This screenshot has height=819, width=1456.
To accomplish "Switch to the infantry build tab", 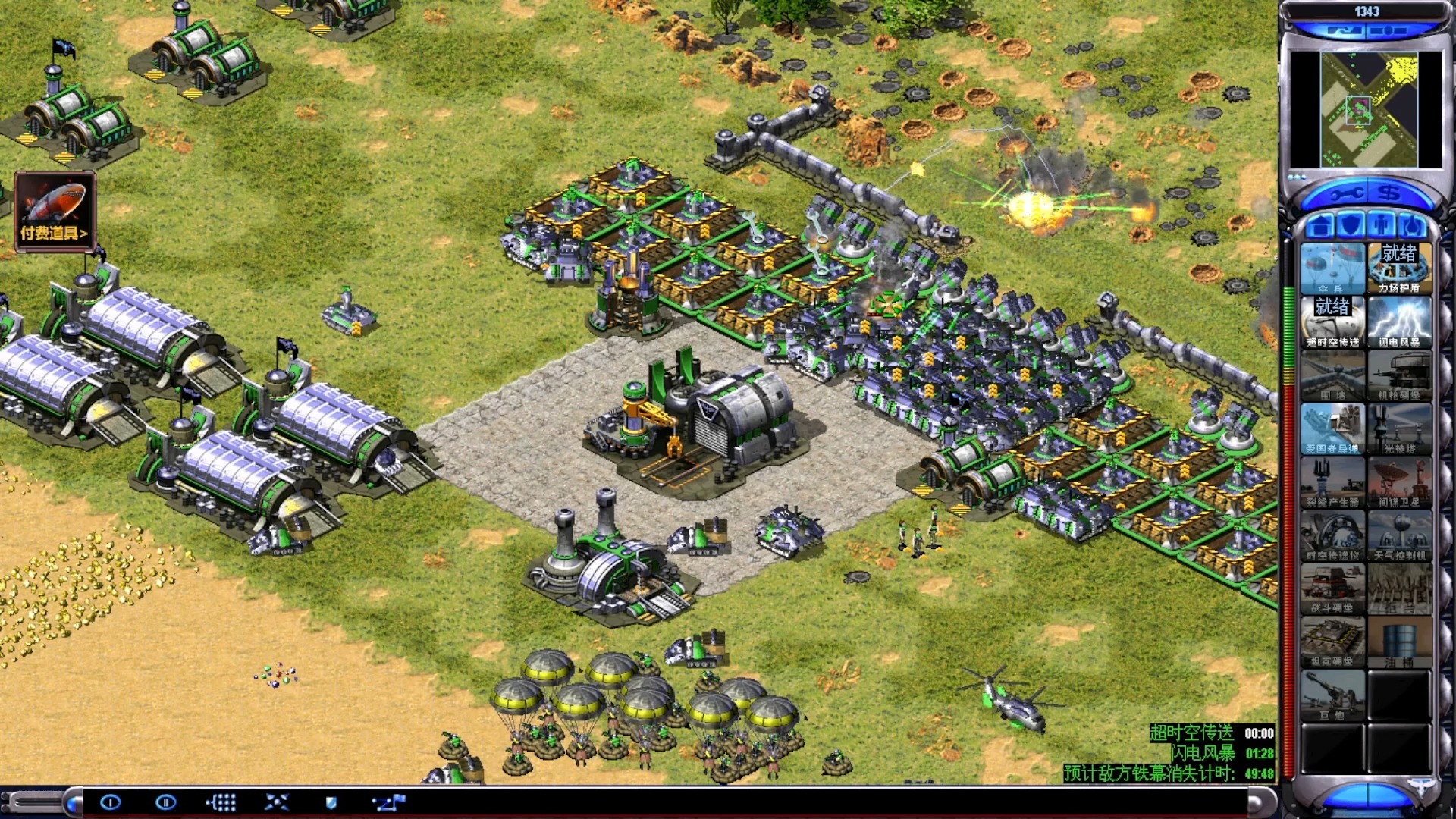I will [1382, 226].
